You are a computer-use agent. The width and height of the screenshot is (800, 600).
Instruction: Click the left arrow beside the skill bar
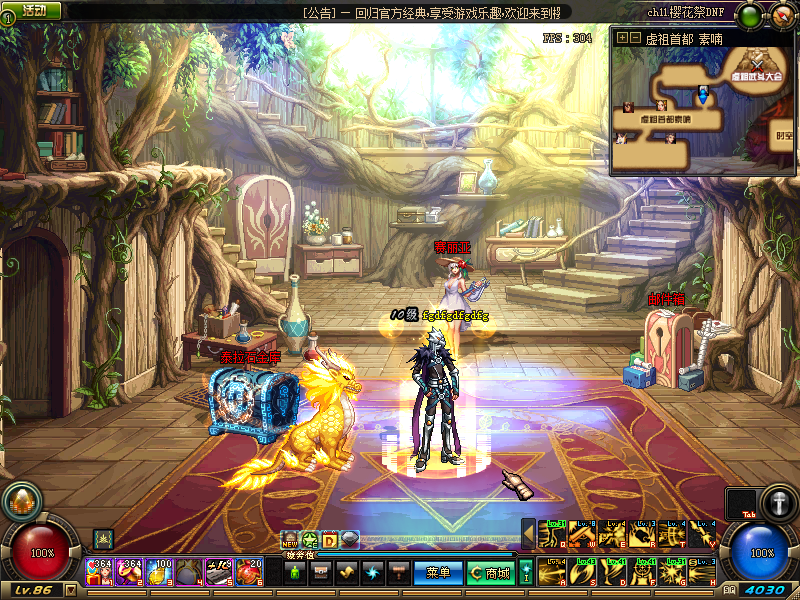coord(527,535)
